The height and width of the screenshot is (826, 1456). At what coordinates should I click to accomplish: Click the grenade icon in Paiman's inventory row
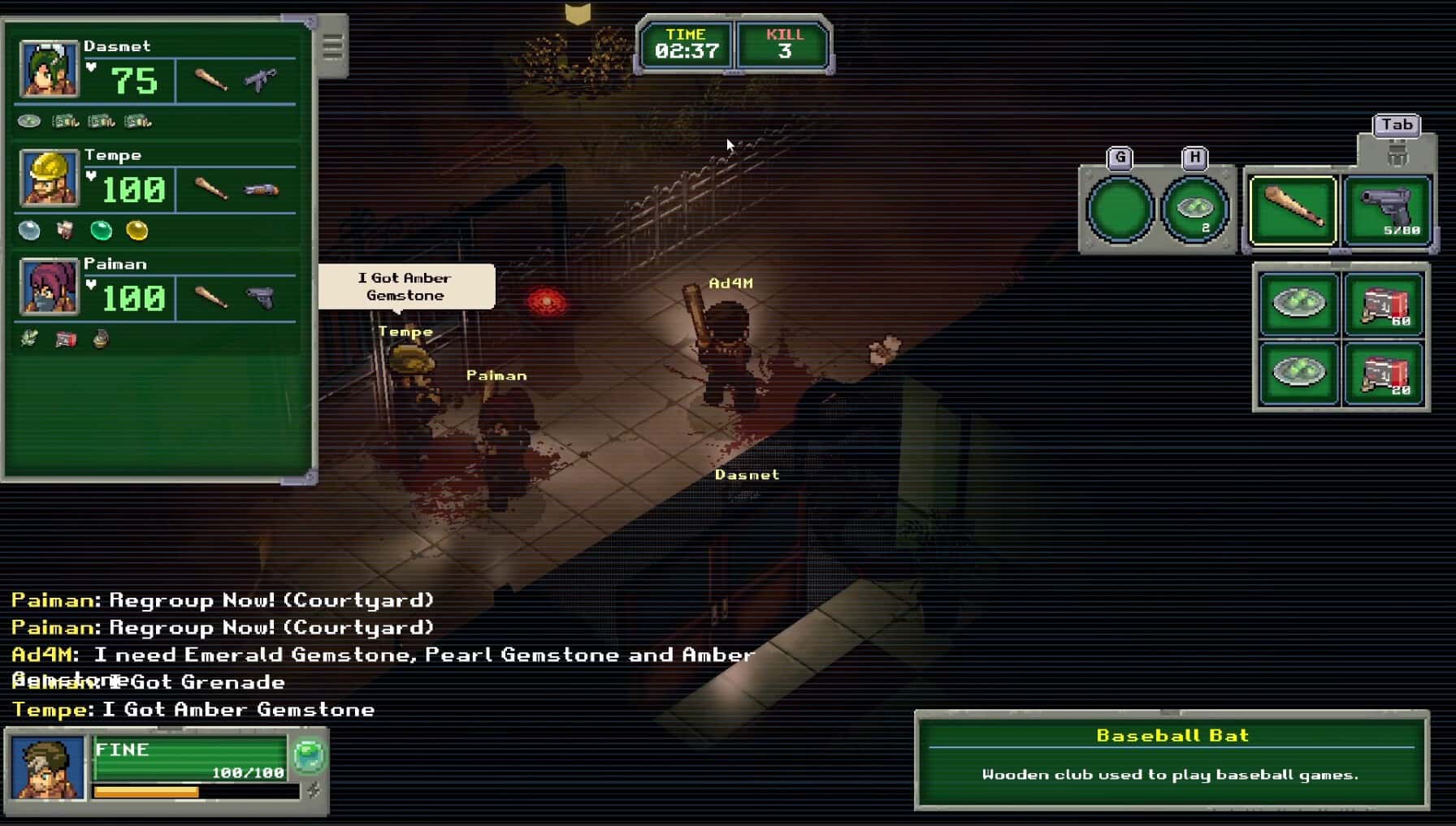pos(100,339)
